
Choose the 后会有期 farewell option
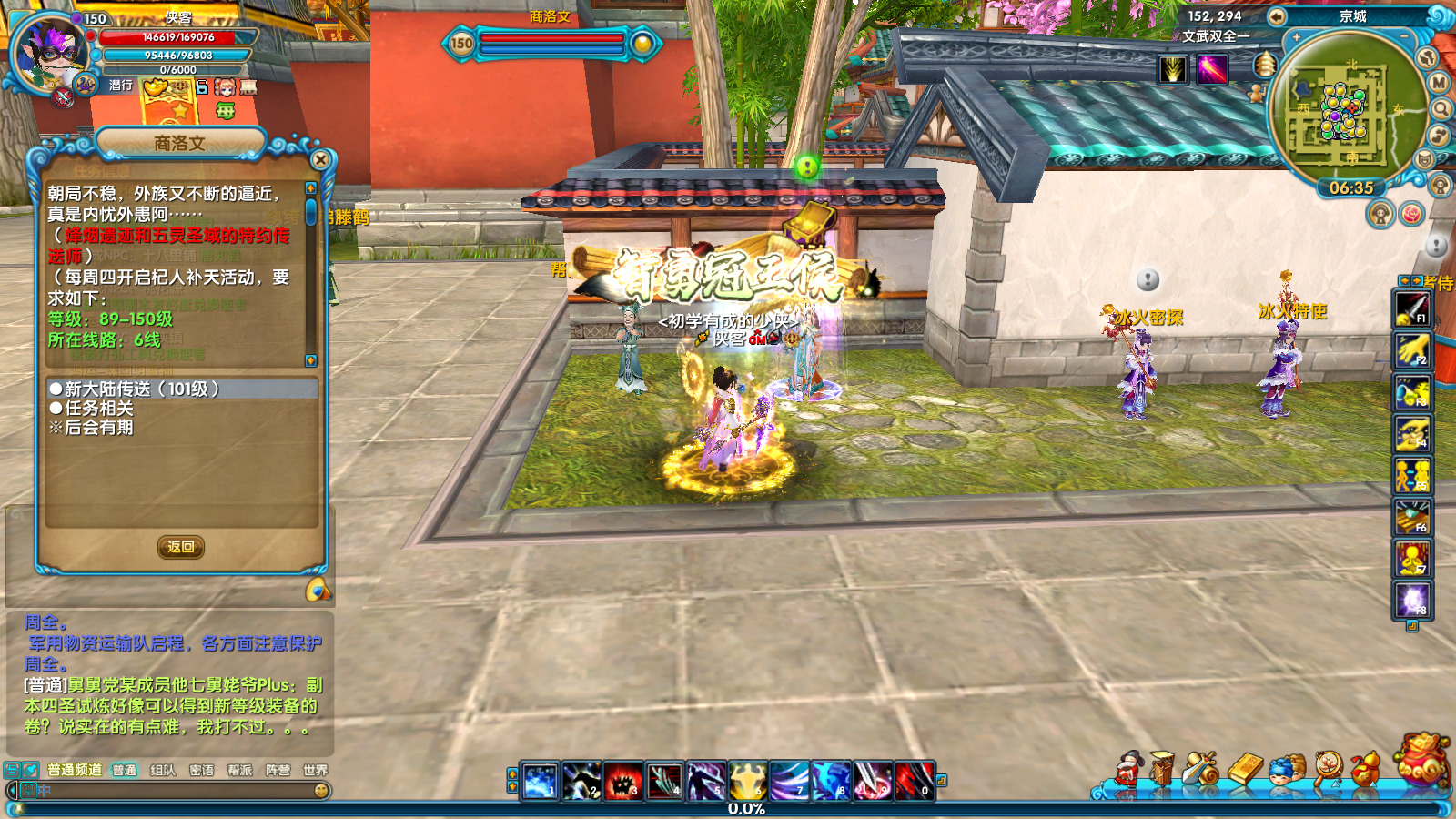pyautogui.click(x=98, y=428)
